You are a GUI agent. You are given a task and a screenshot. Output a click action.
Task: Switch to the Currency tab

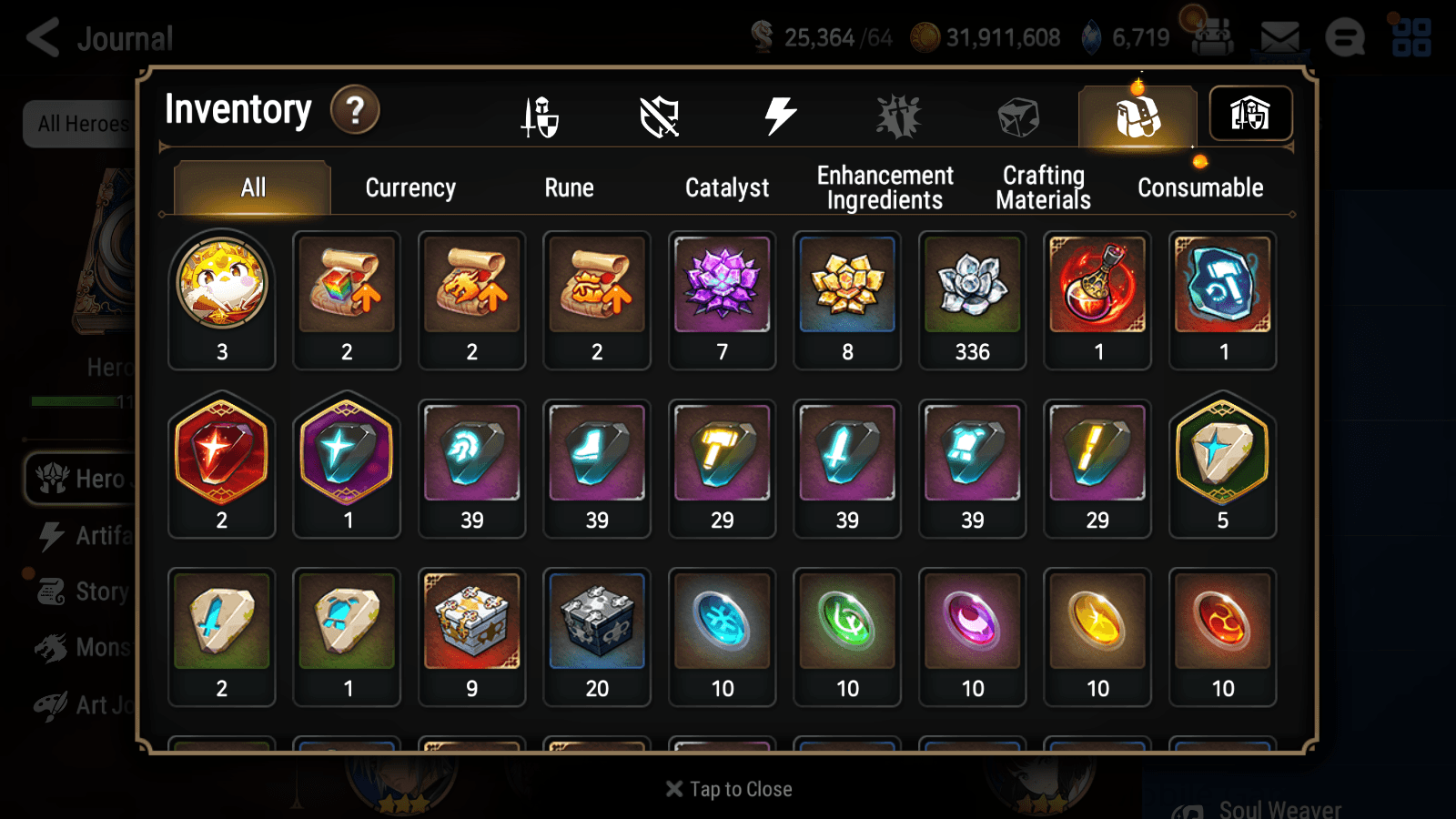(x=410, y=187)
